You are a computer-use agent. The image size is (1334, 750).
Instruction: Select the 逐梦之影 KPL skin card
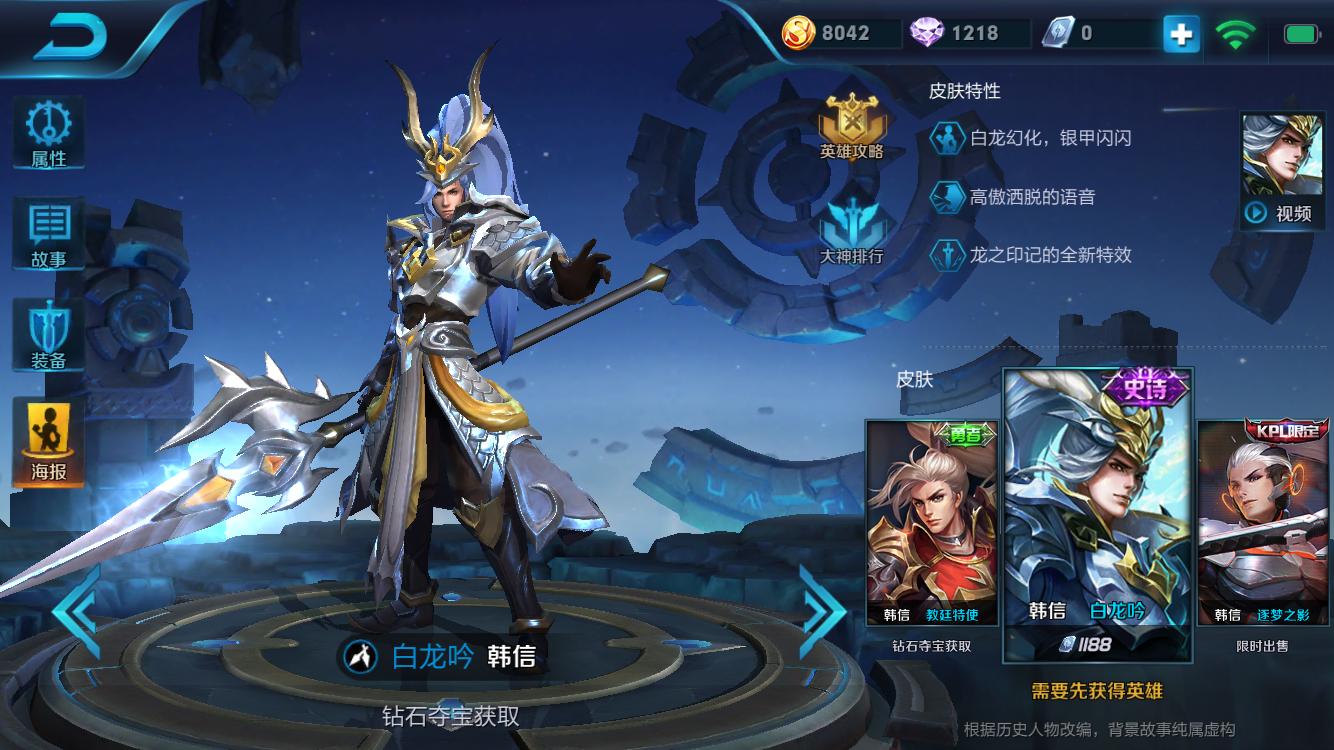point(1263,523)
